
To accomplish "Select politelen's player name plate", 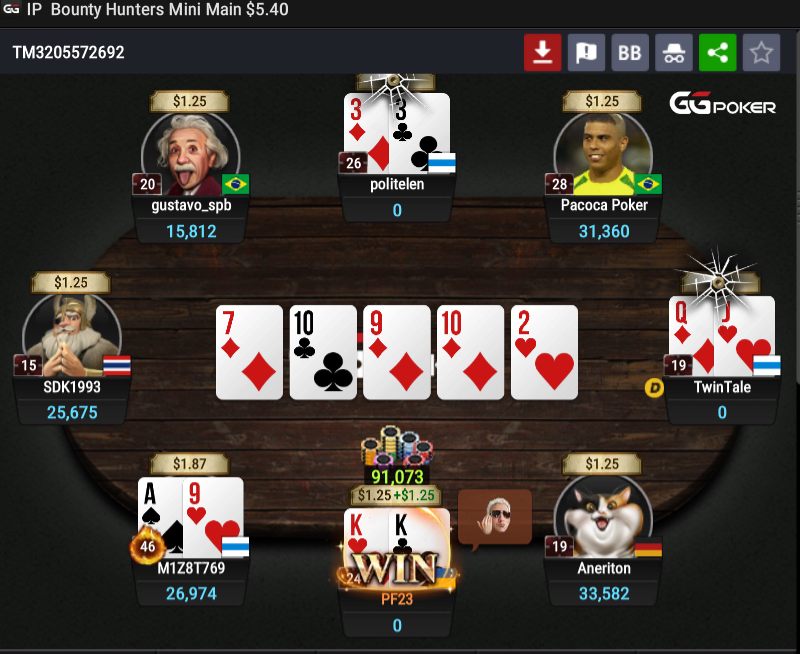I will pyautogui.click(x=397, y=185).
